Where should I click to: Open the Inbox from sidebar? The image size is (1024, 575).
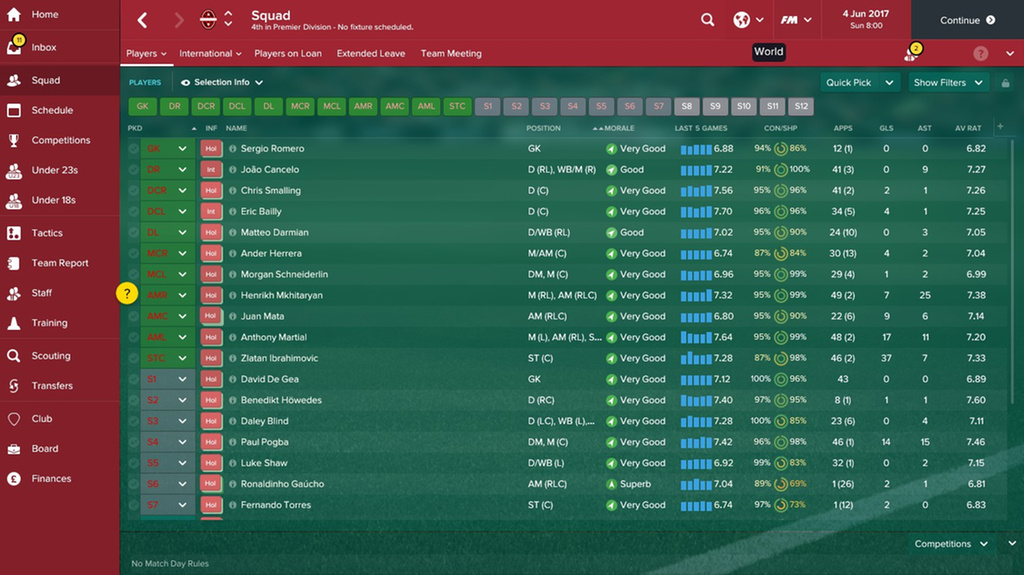[44, 47]
